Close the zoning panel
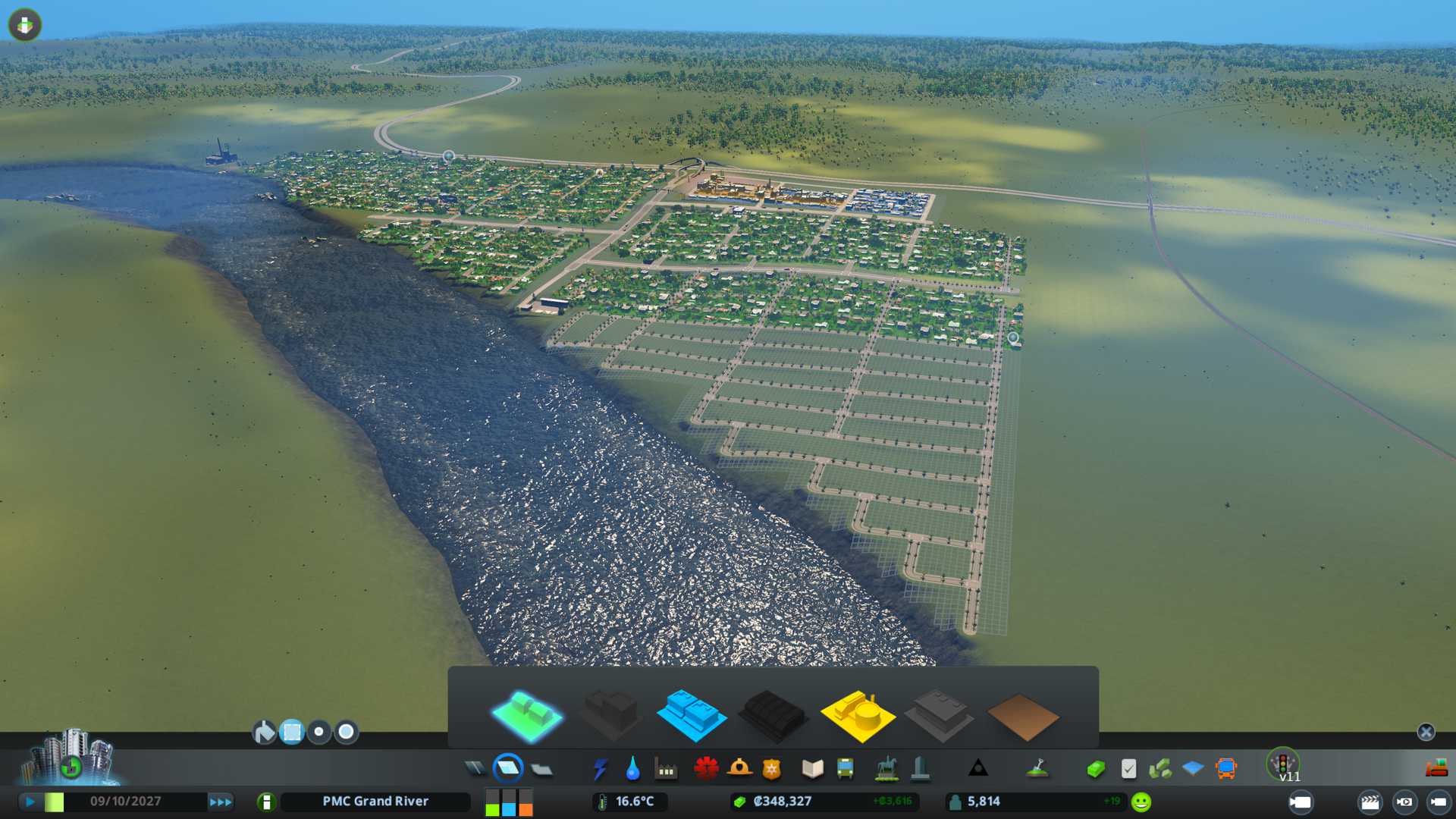 1426,732
